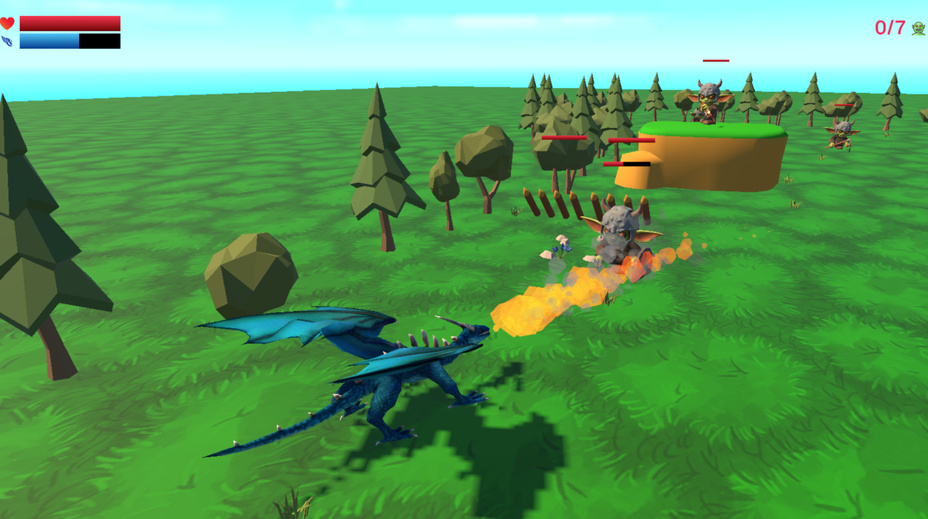Click the goblin kill-objective icon
The image size is (928, 519).
[x=918, y=28]
